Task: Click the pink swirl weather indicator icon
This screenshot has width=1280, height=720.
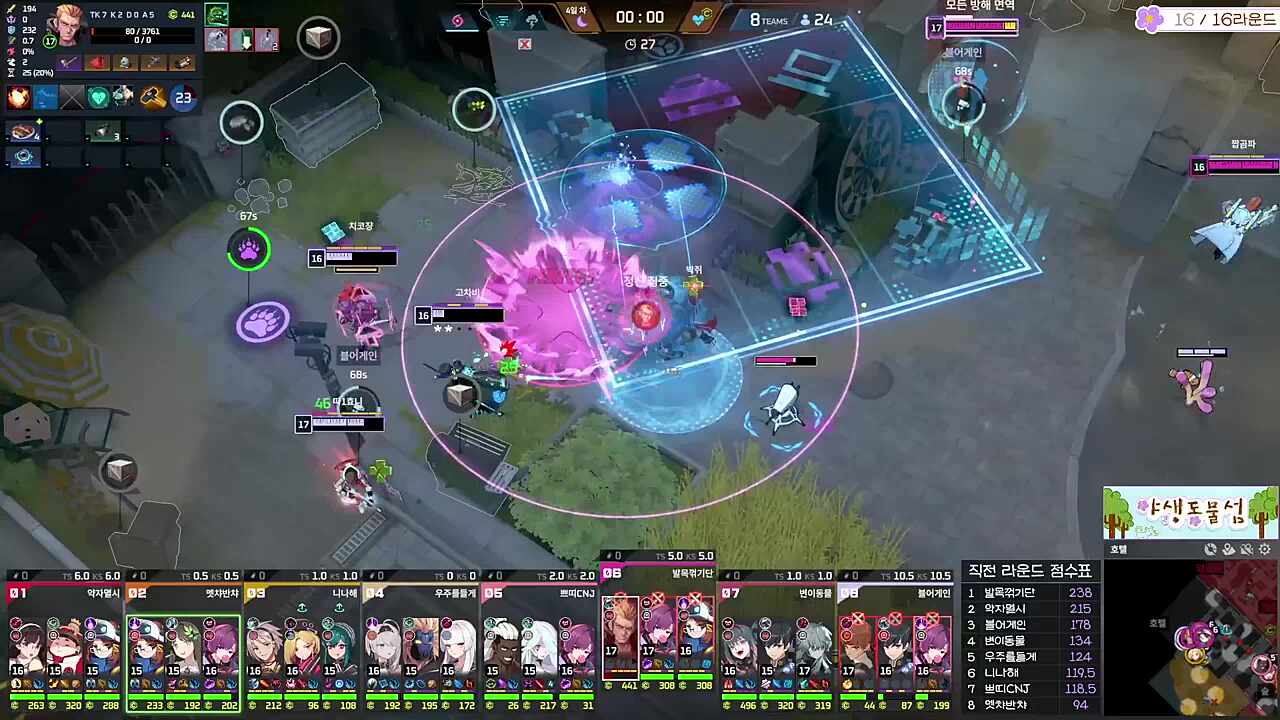Action: pos(458,20)
